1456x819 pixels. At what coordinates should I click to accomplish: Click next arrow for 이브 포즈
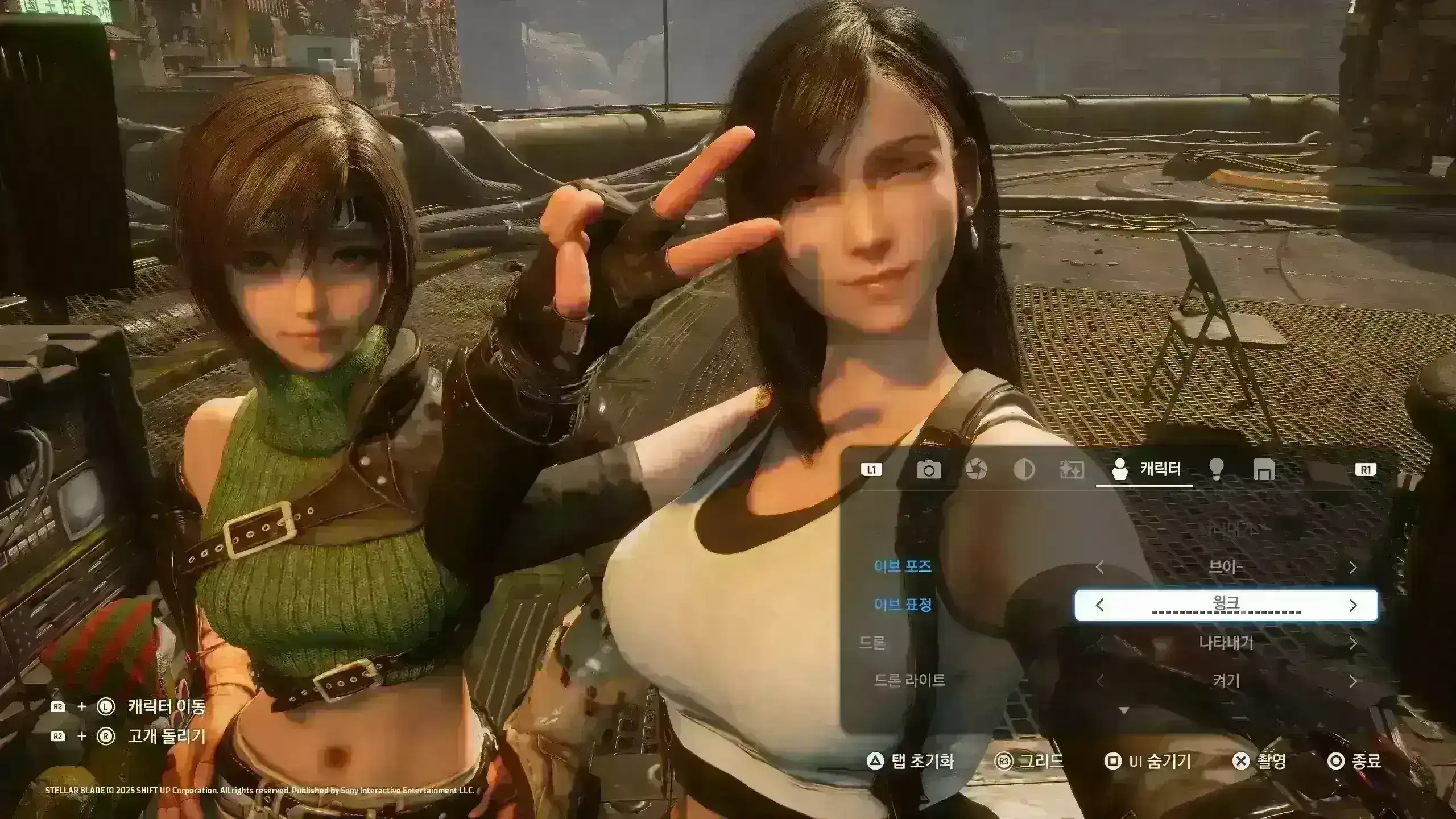click(1353, 568)
